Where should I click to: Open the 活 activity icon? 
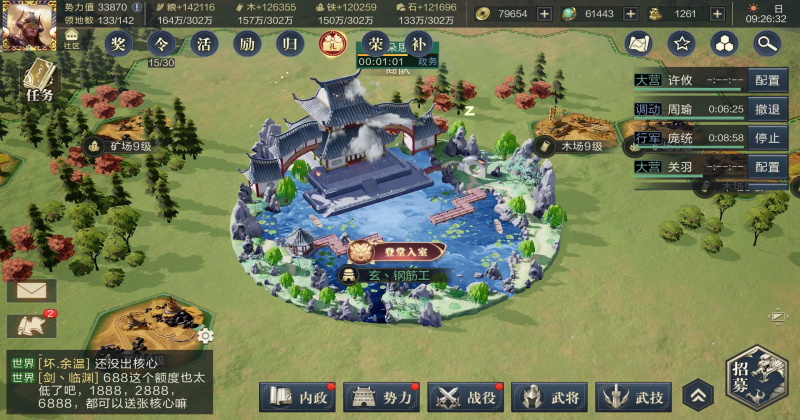204,43
